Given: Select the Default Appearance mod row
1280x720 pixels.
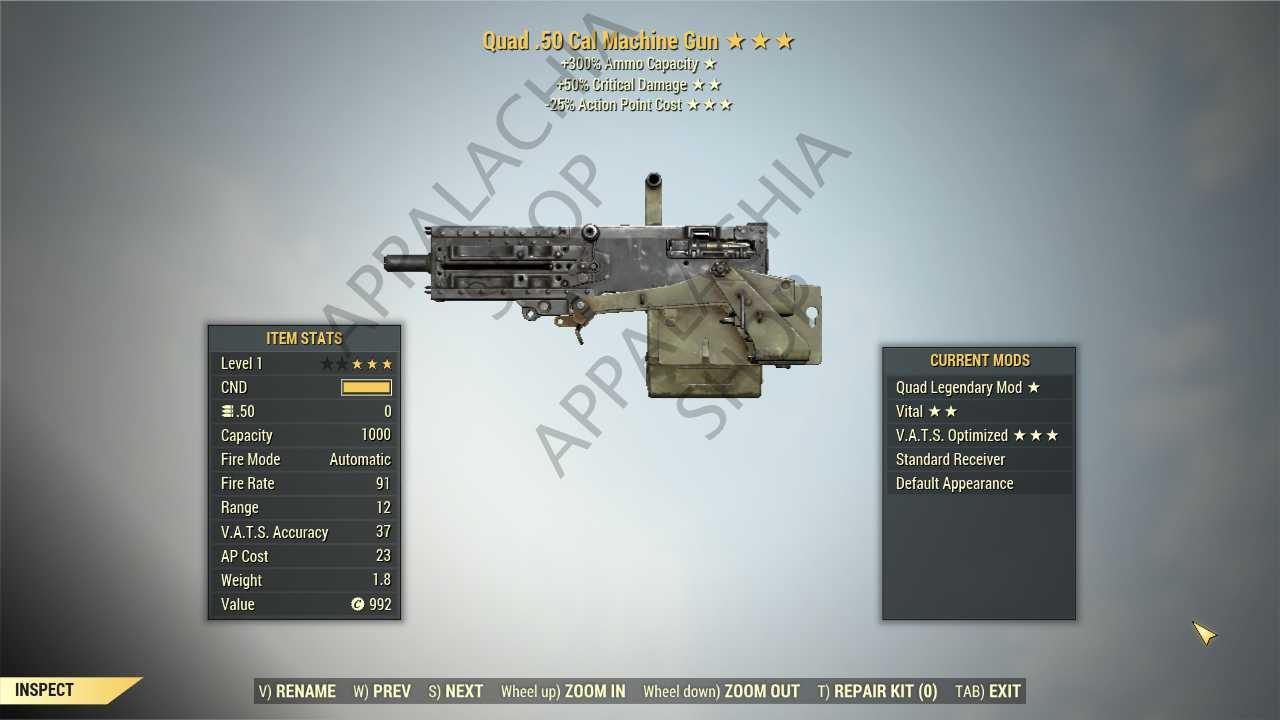Looking at the screenshot, I should pos(978,483).
